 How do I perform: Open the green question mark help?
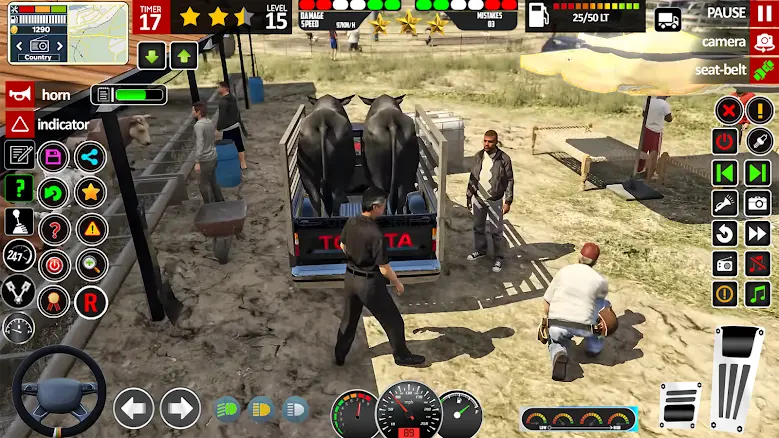click(x=19, y=188)
